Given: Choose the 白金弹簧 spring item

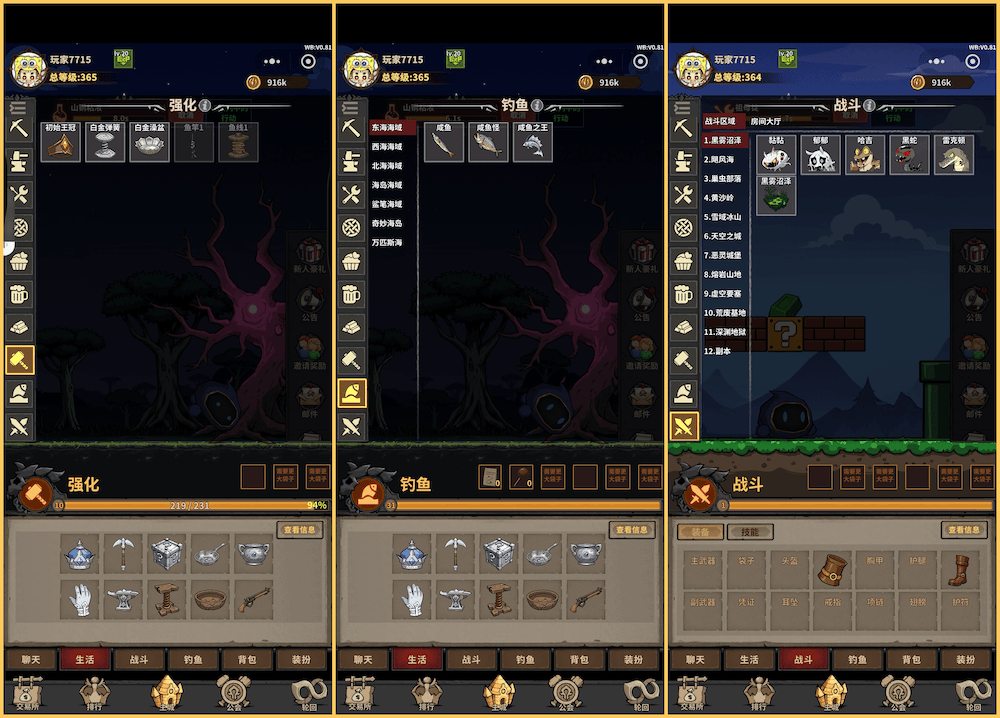Looking at the screenshot, I should click(105, 142).
